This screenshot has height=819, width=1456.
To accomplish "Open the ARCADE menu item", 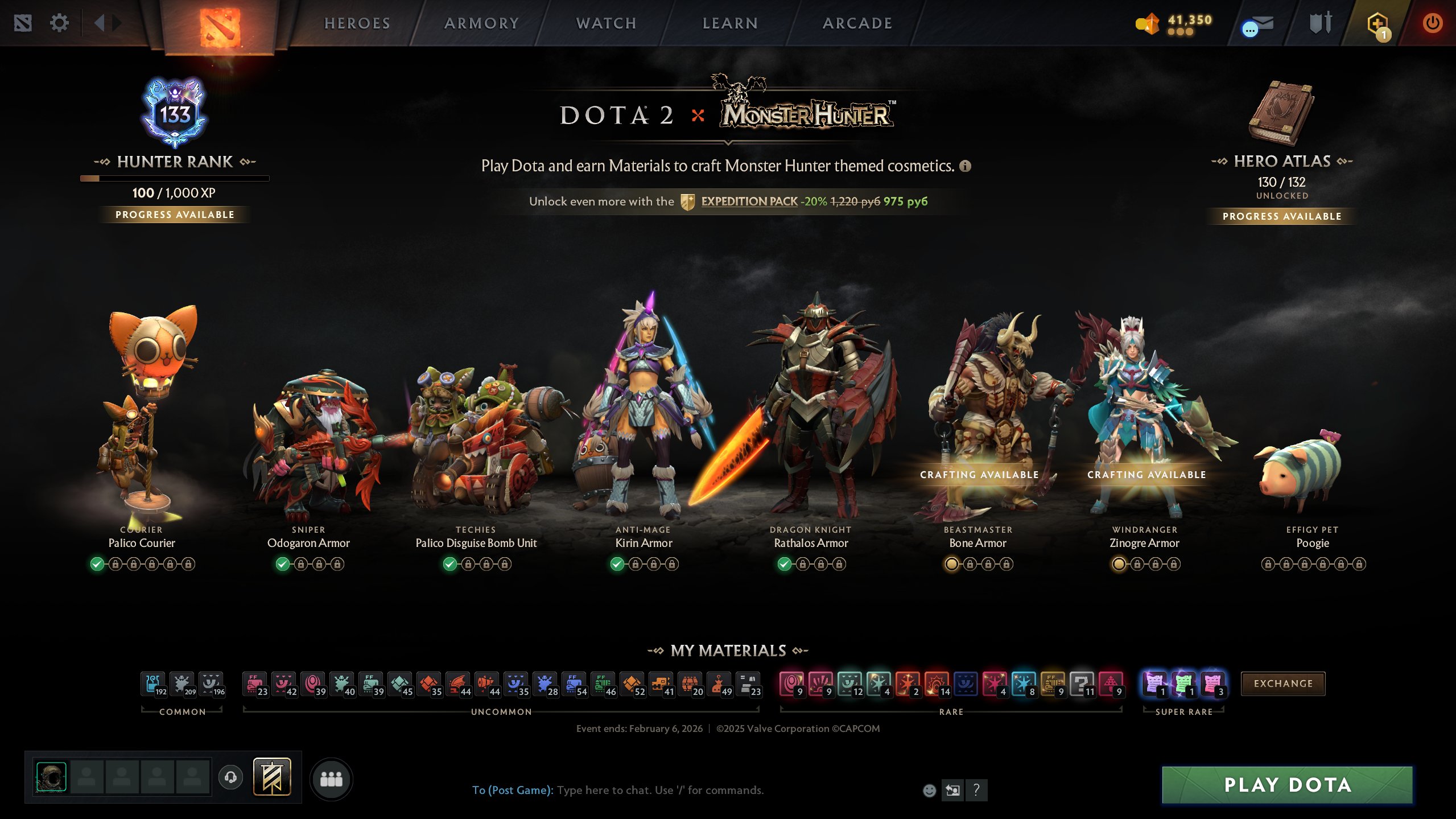I will click(x=856, y=23).
